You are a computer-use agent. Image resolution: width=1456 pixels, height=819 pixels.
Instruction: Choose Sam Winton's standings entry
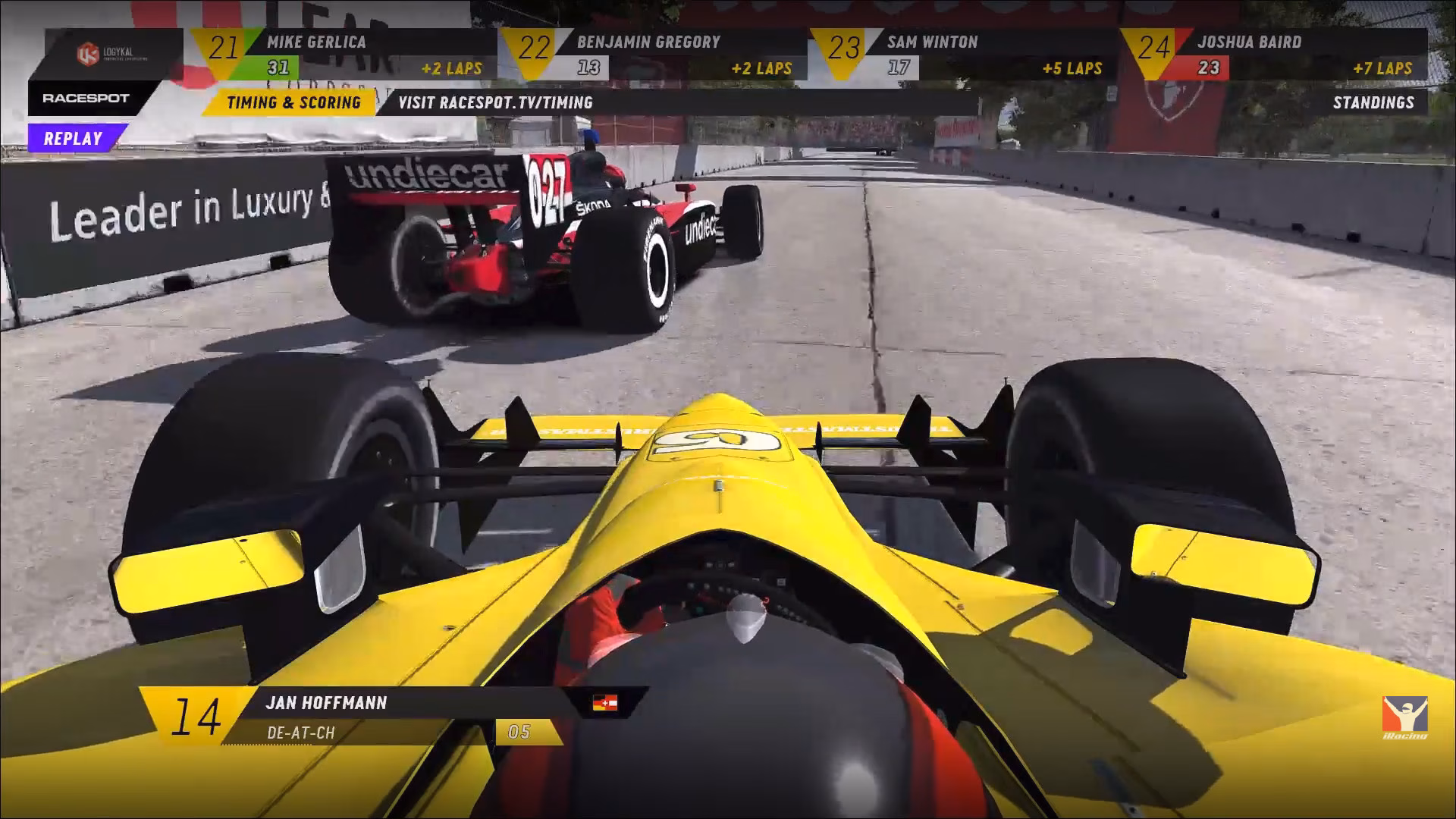(963, 55)
